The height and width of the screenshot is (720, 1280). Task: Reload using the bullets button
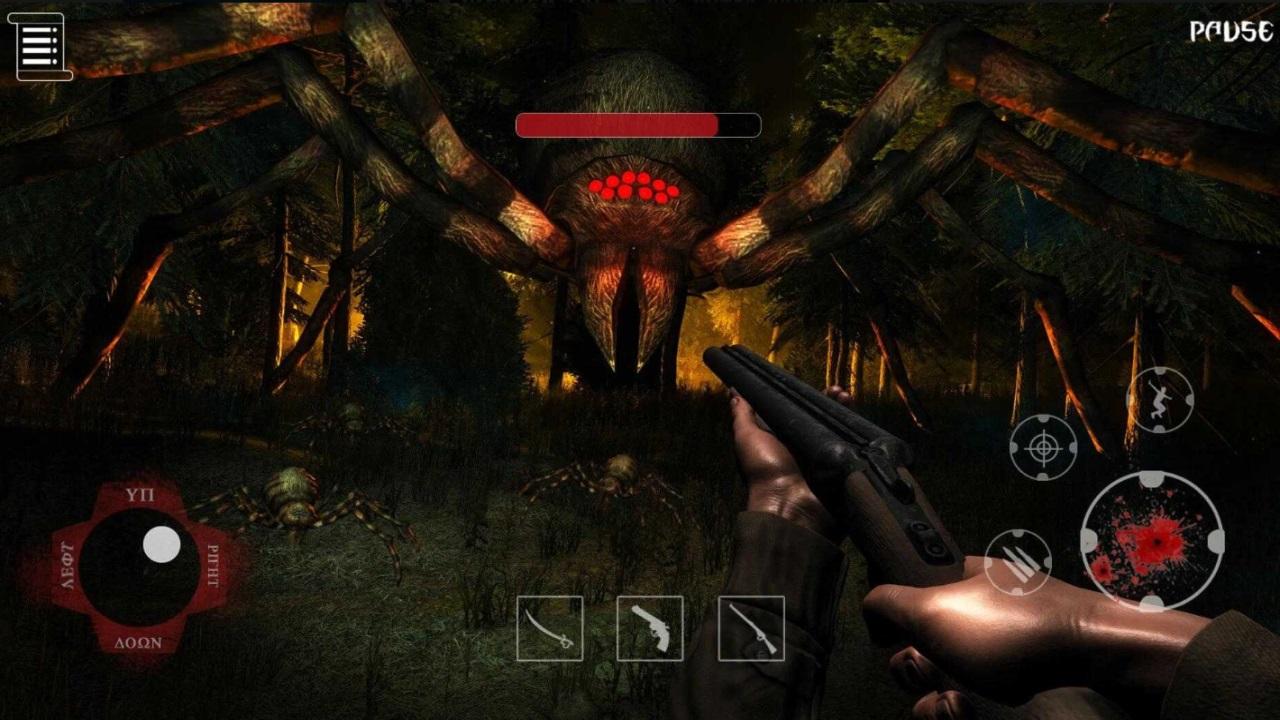(x=1018, y=562)
